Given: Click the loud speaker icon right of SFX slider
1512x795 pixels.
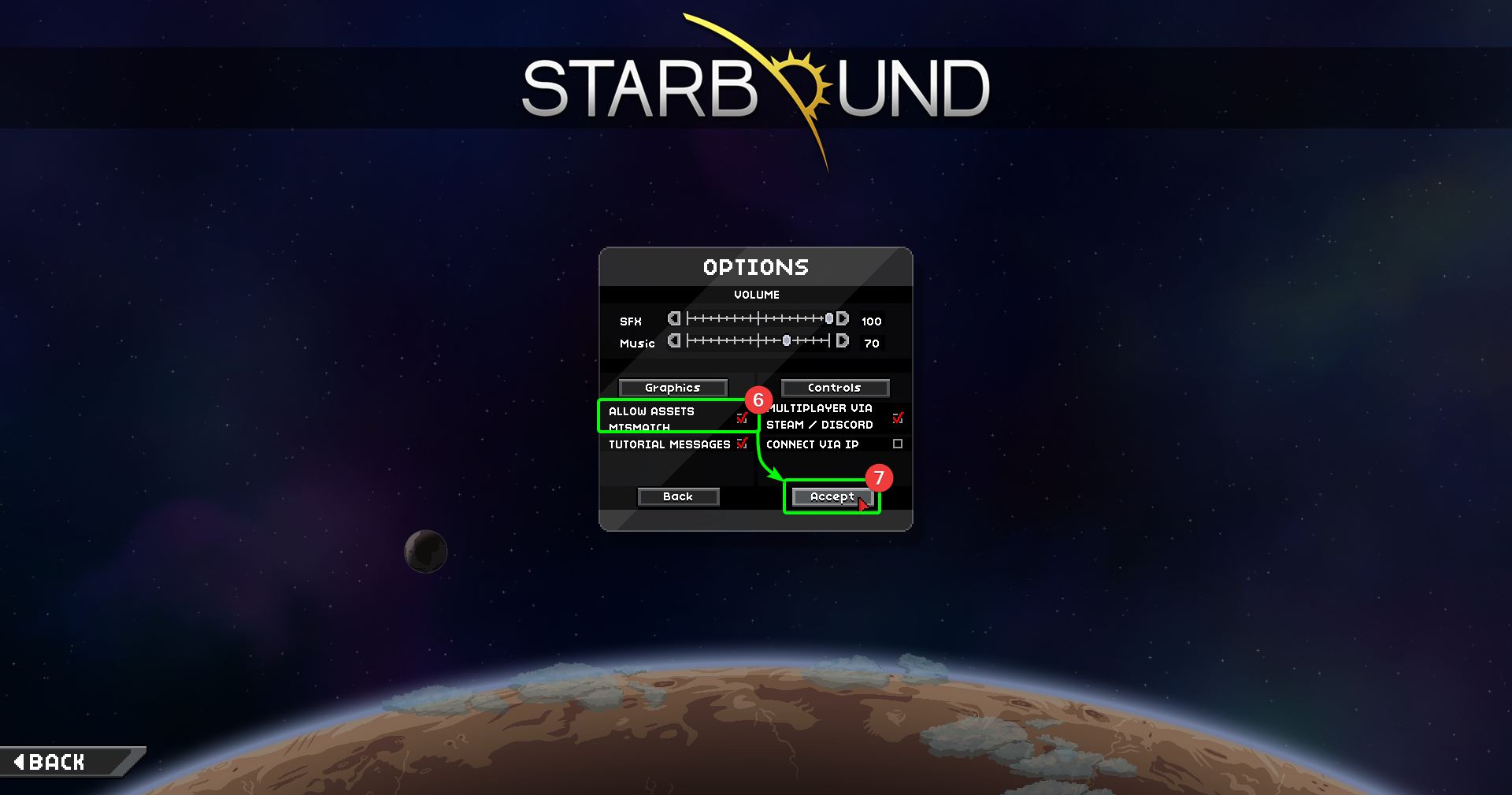Looking at the screenshot, I should point(843,318).
